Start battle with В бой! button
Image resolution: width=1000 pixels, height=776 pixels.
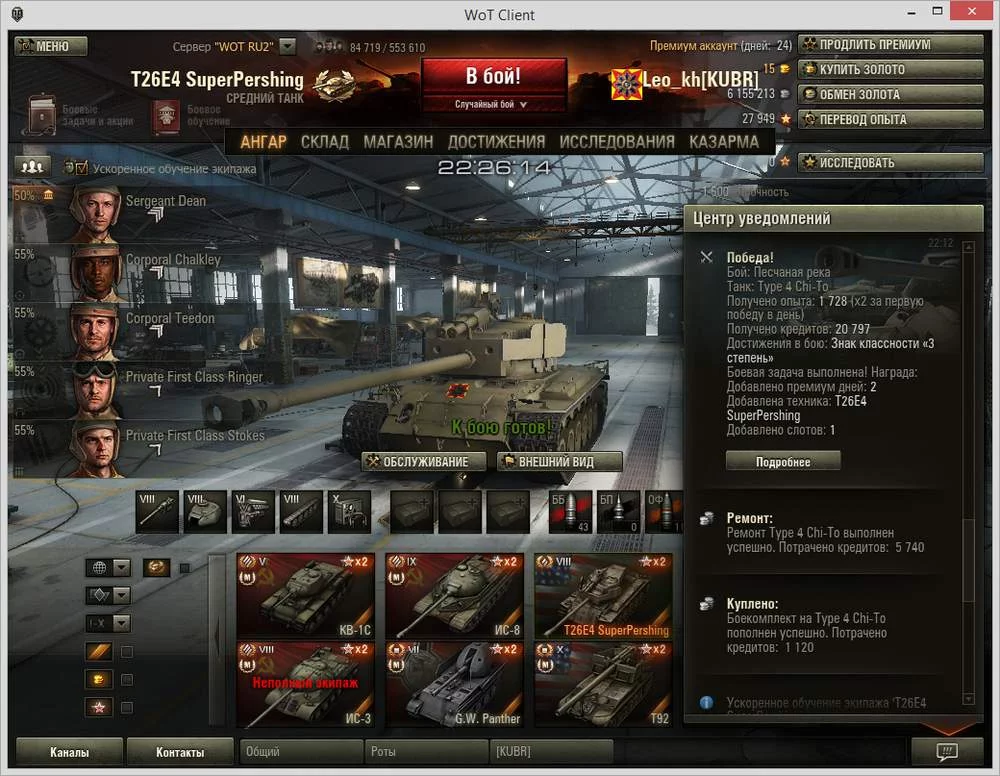(493, 77)
